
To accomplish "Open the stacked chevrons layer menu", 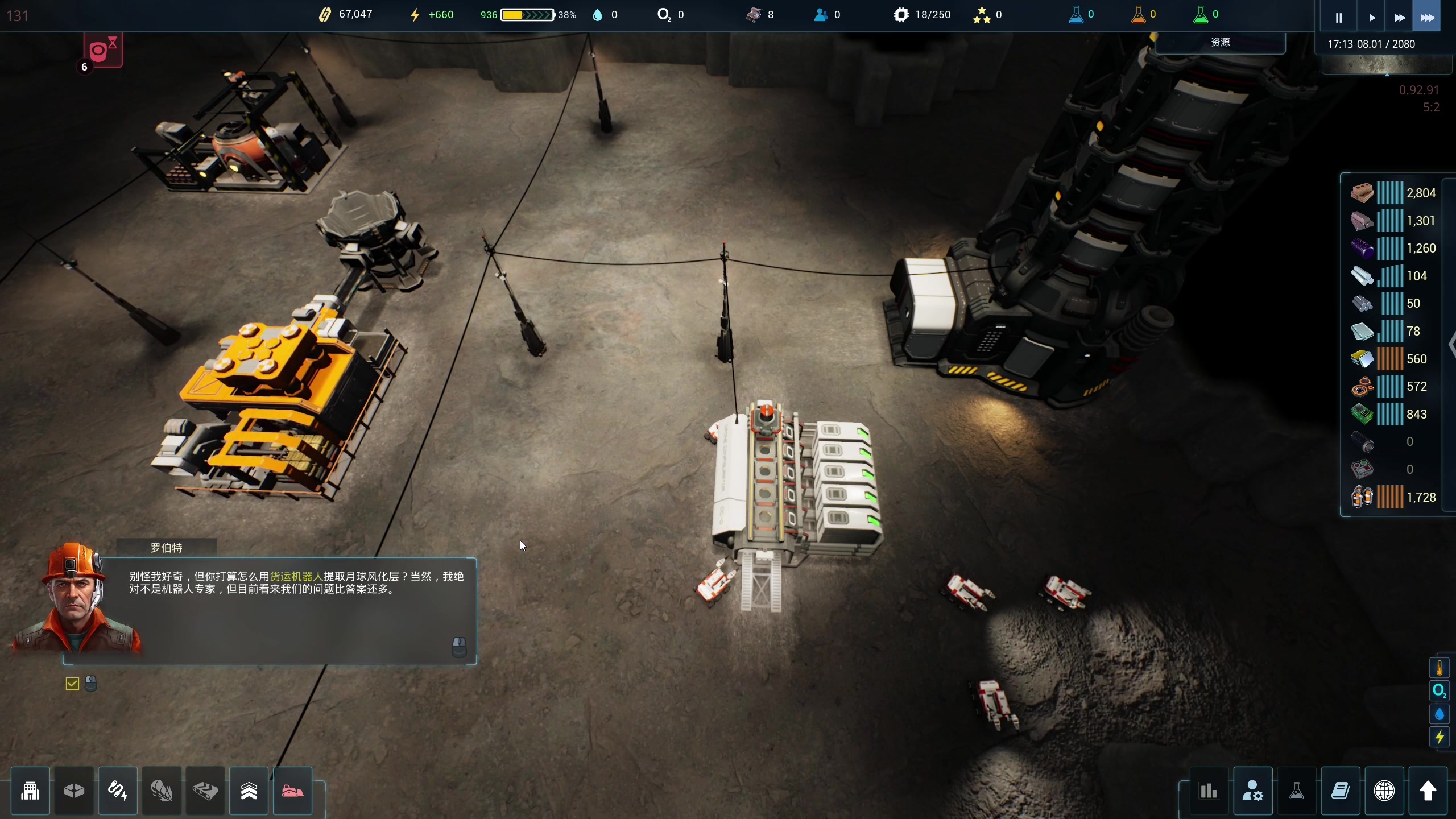I will (x=249, y=791).
